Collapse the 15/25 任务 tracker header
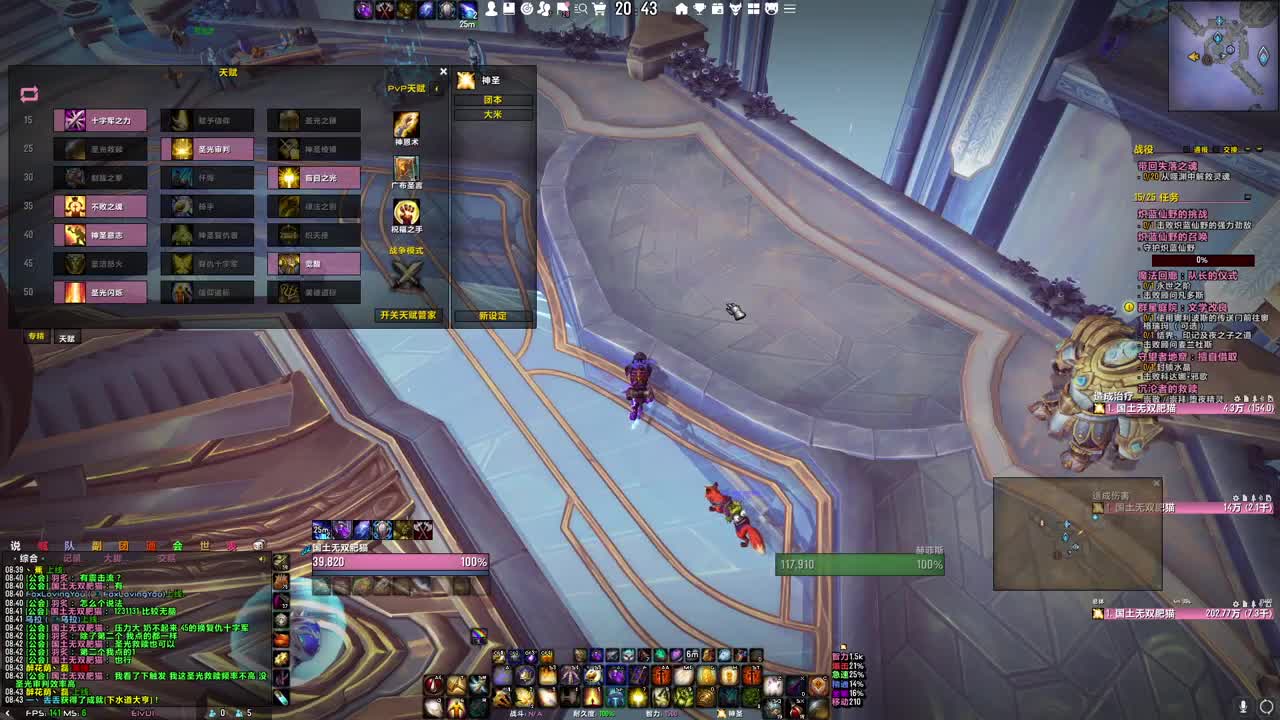The width and height of the screenshot is (1280, 720). [x=1248, y=197]
